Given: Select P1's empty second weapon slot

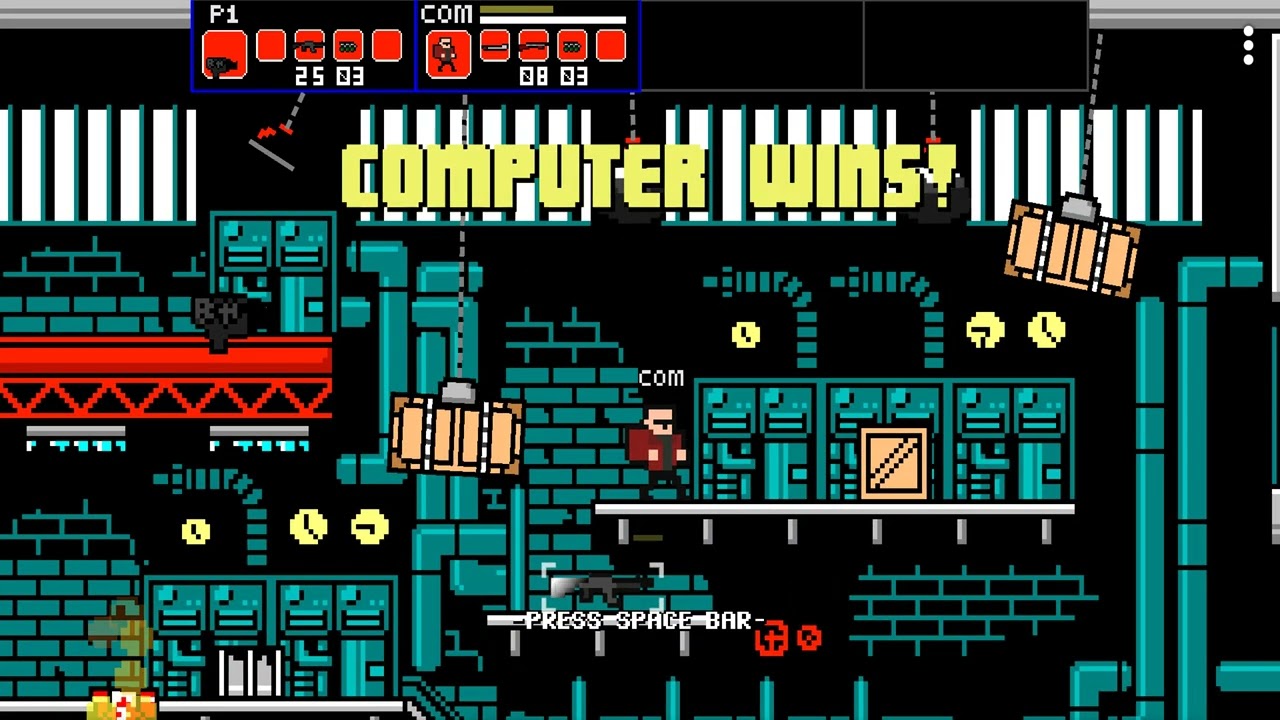Looking at the screenshot, I should coord(270,46).
